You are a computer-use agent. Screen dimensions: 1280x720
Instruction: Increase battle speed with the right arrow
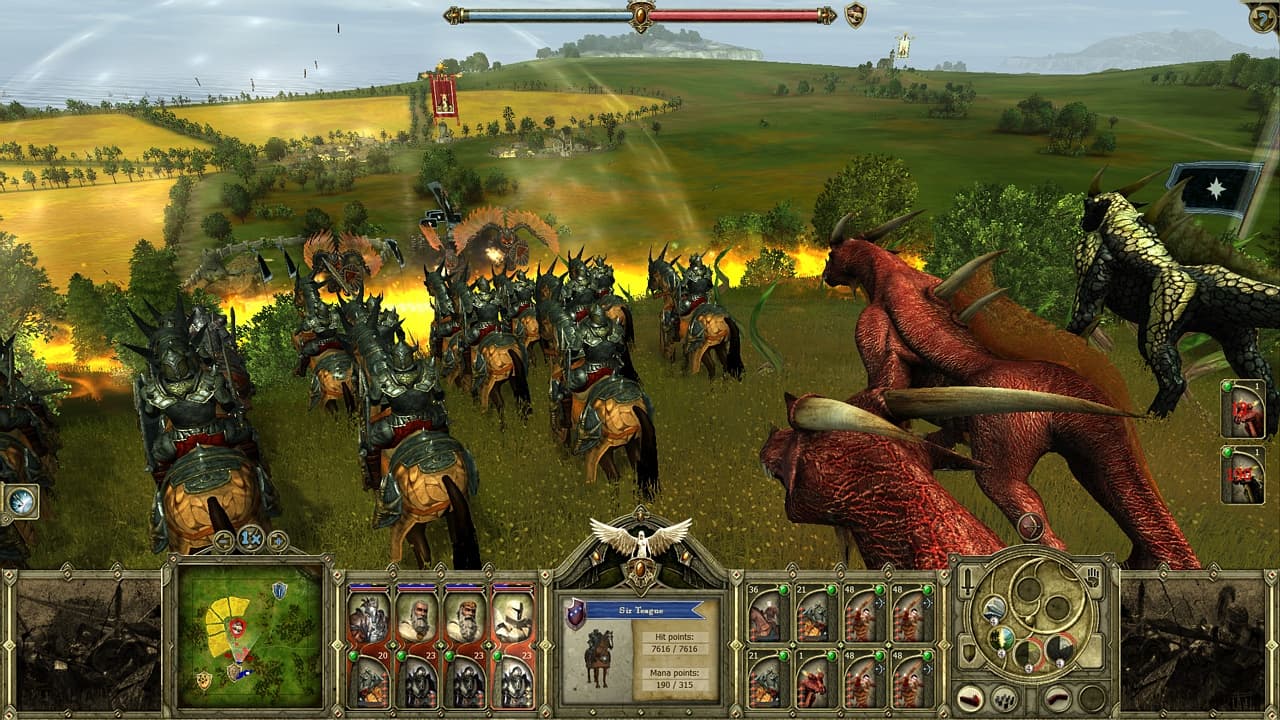(x=278, y=539)
